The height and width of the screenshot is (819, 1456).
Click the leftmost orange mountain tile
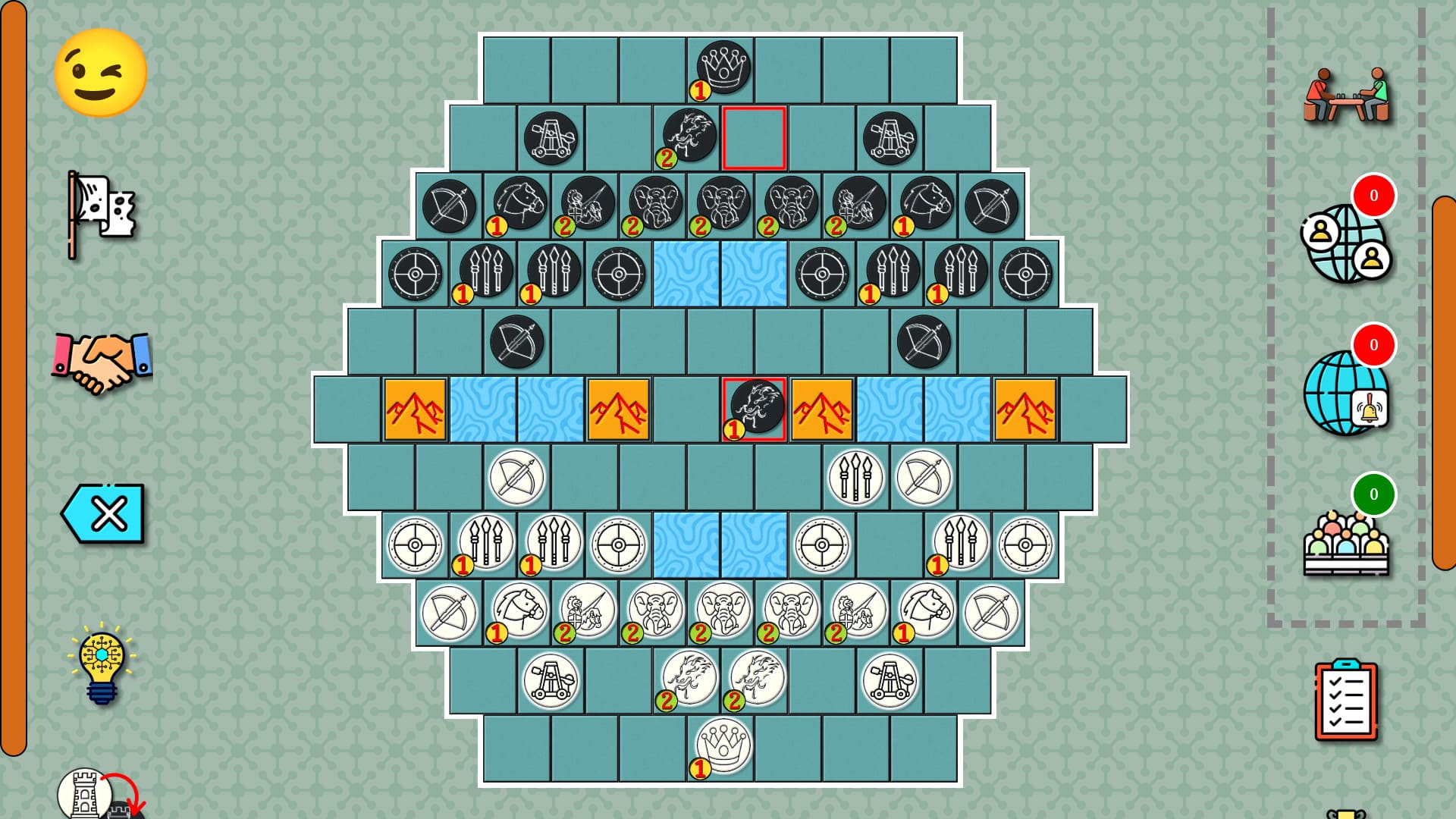tap(416, 409)
